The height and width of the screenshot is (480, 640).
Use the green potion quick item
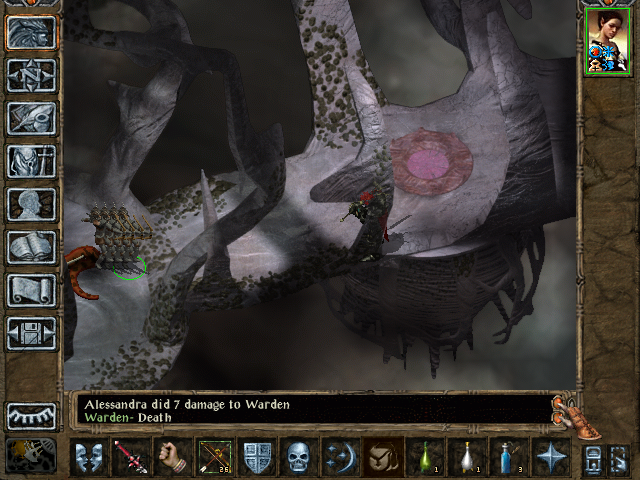point(424,457)
